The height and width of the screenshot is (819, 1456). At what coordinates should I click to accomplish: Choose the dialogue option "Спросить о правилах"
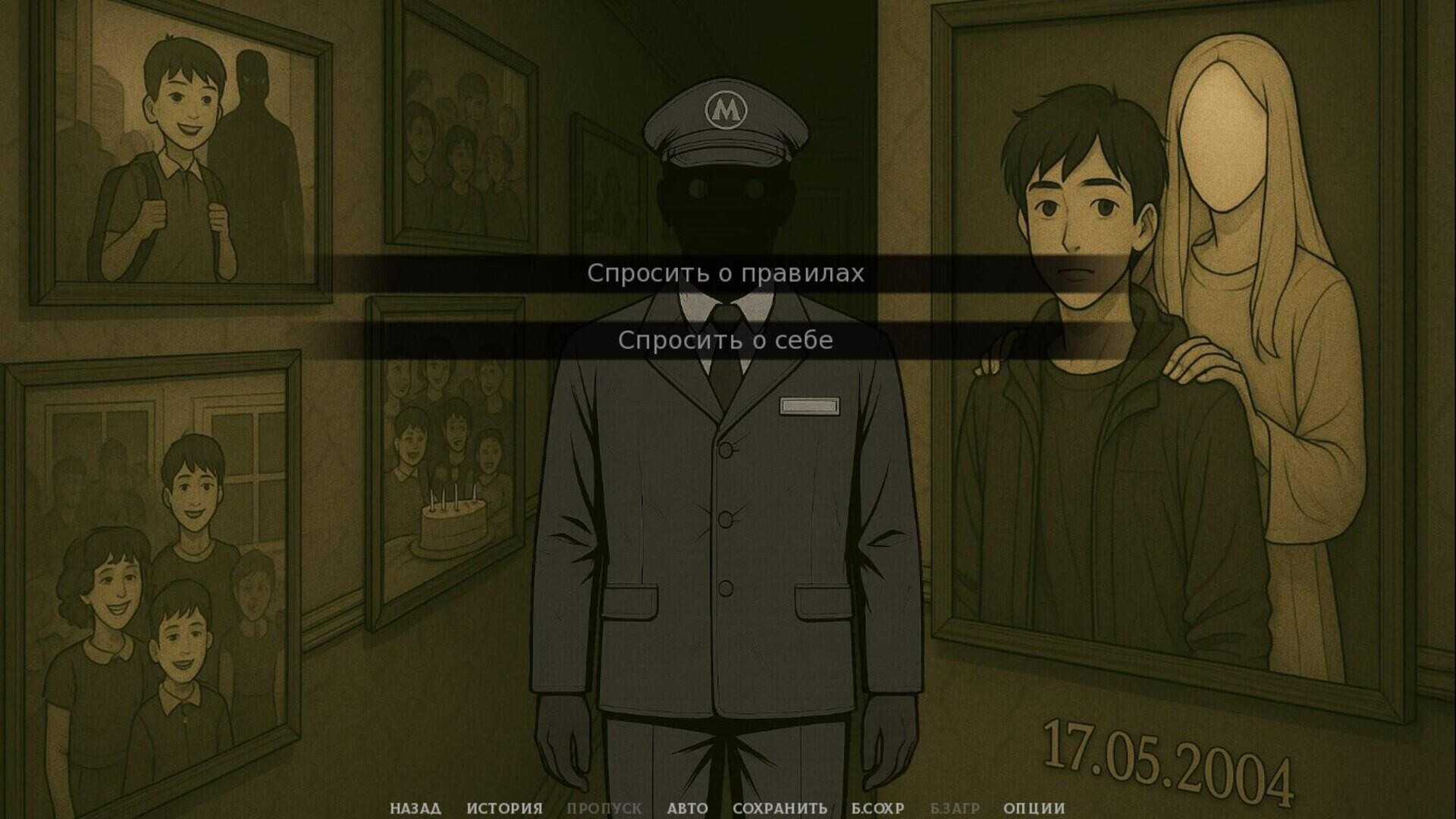pyautogui.click(x=725, y=275)
